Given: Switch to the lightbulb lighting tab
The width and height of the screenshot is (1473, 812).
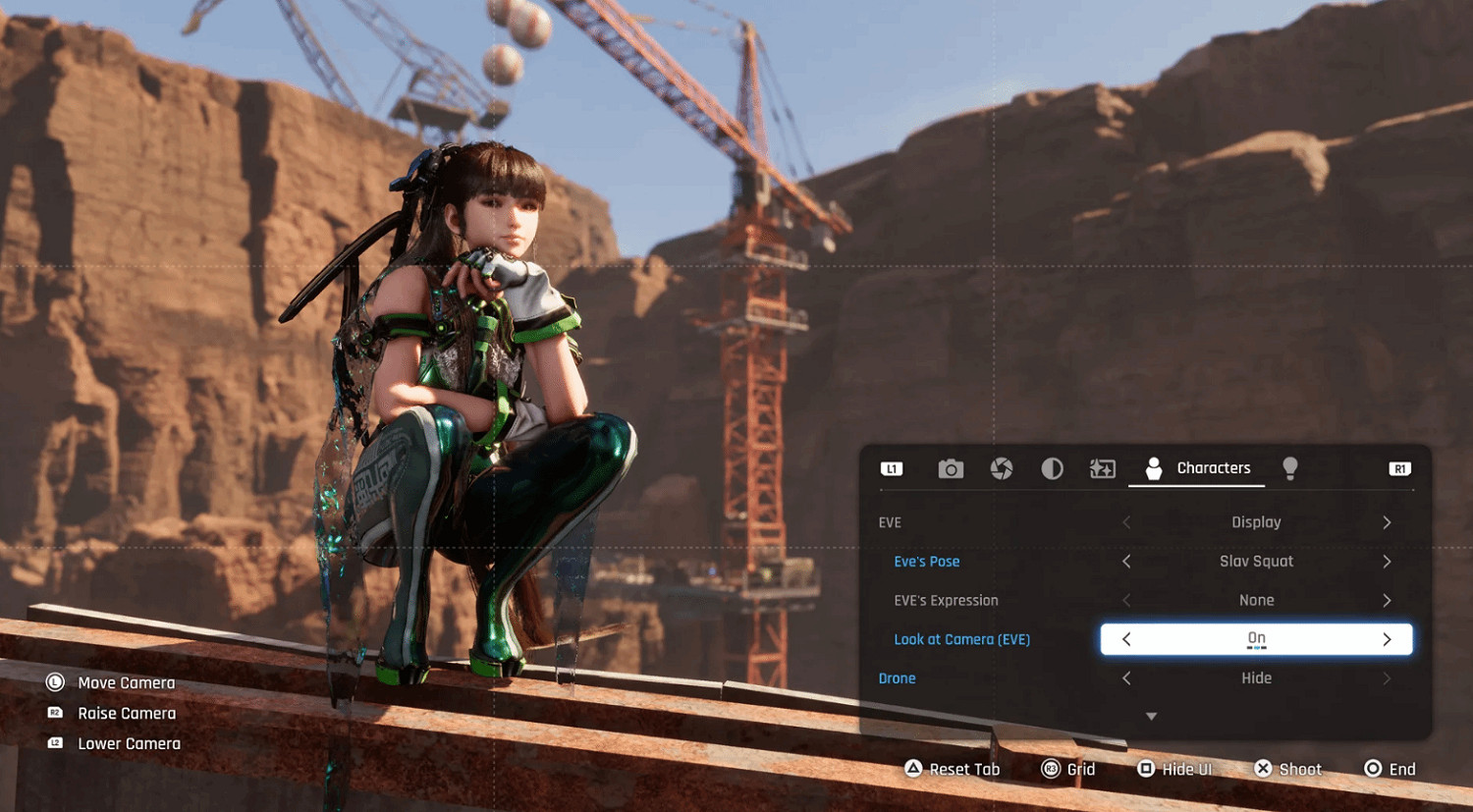Looking at the screenshot, I should [1290, 468].
